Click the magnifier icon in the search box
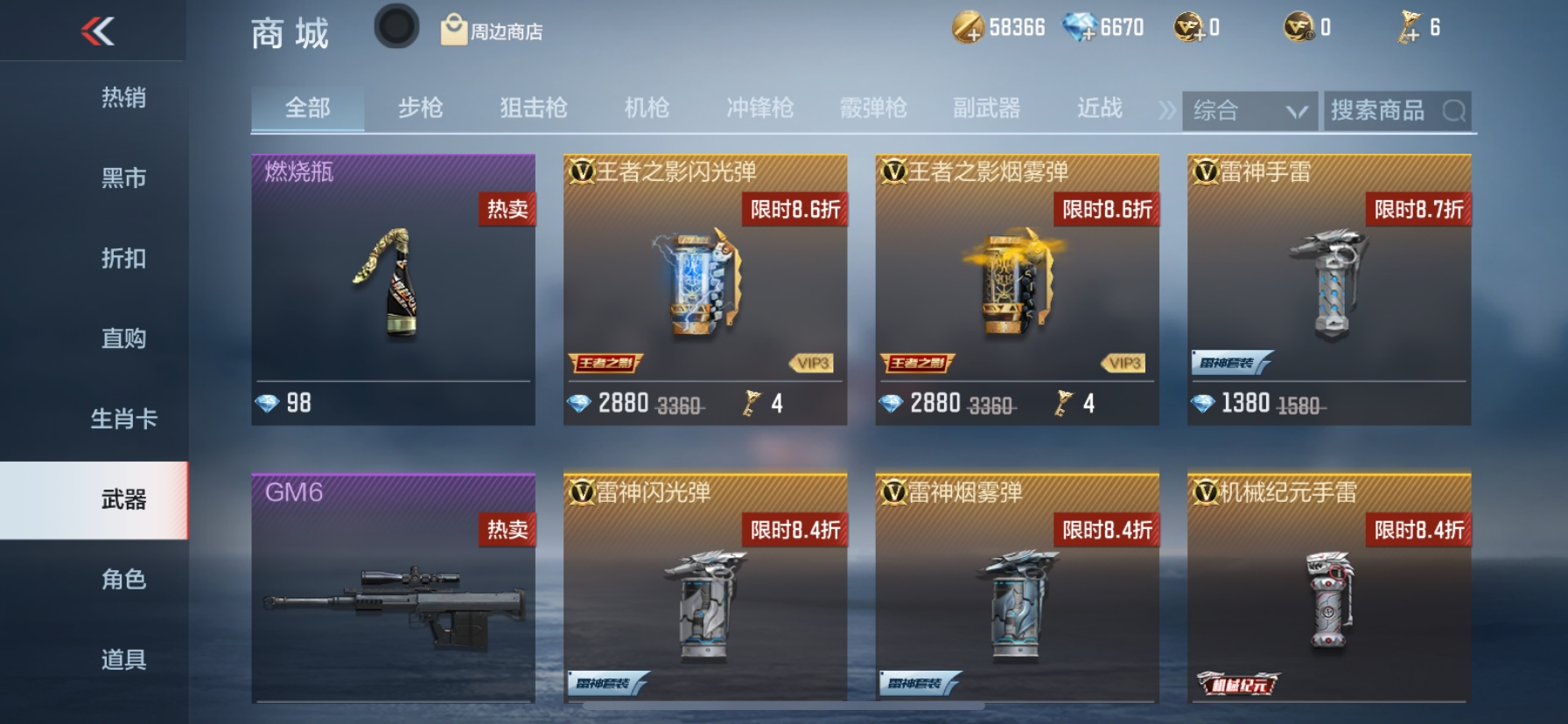The height and width of the screenshot is (724, 1568). pos(1456,110)
